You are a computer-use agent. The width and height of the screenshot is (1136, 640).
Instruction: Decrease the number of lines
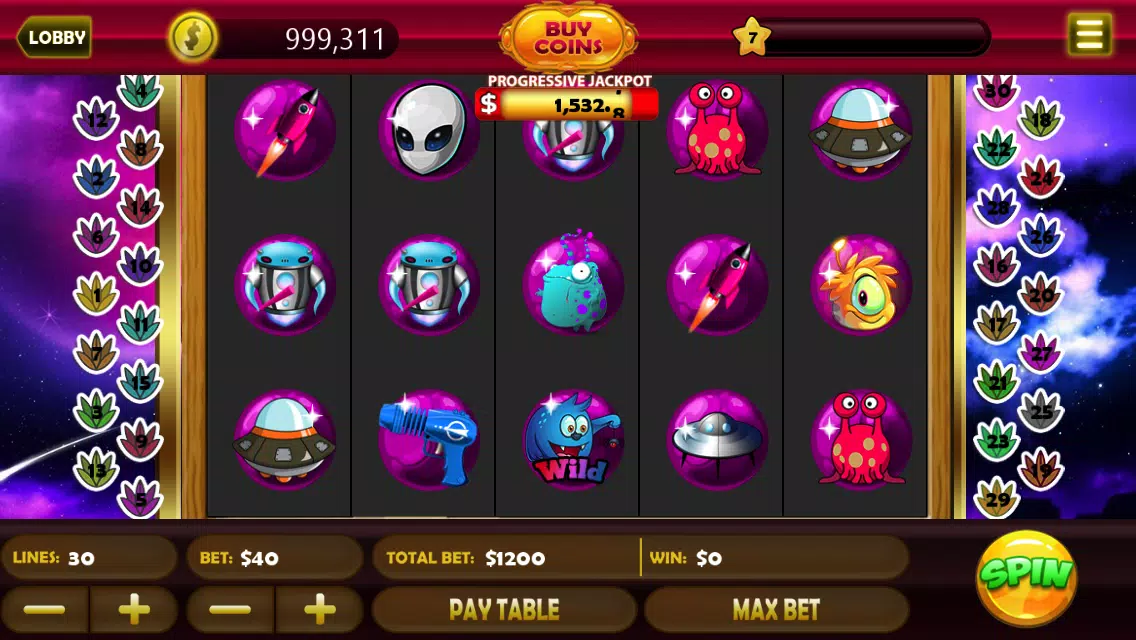click(44, 609)
